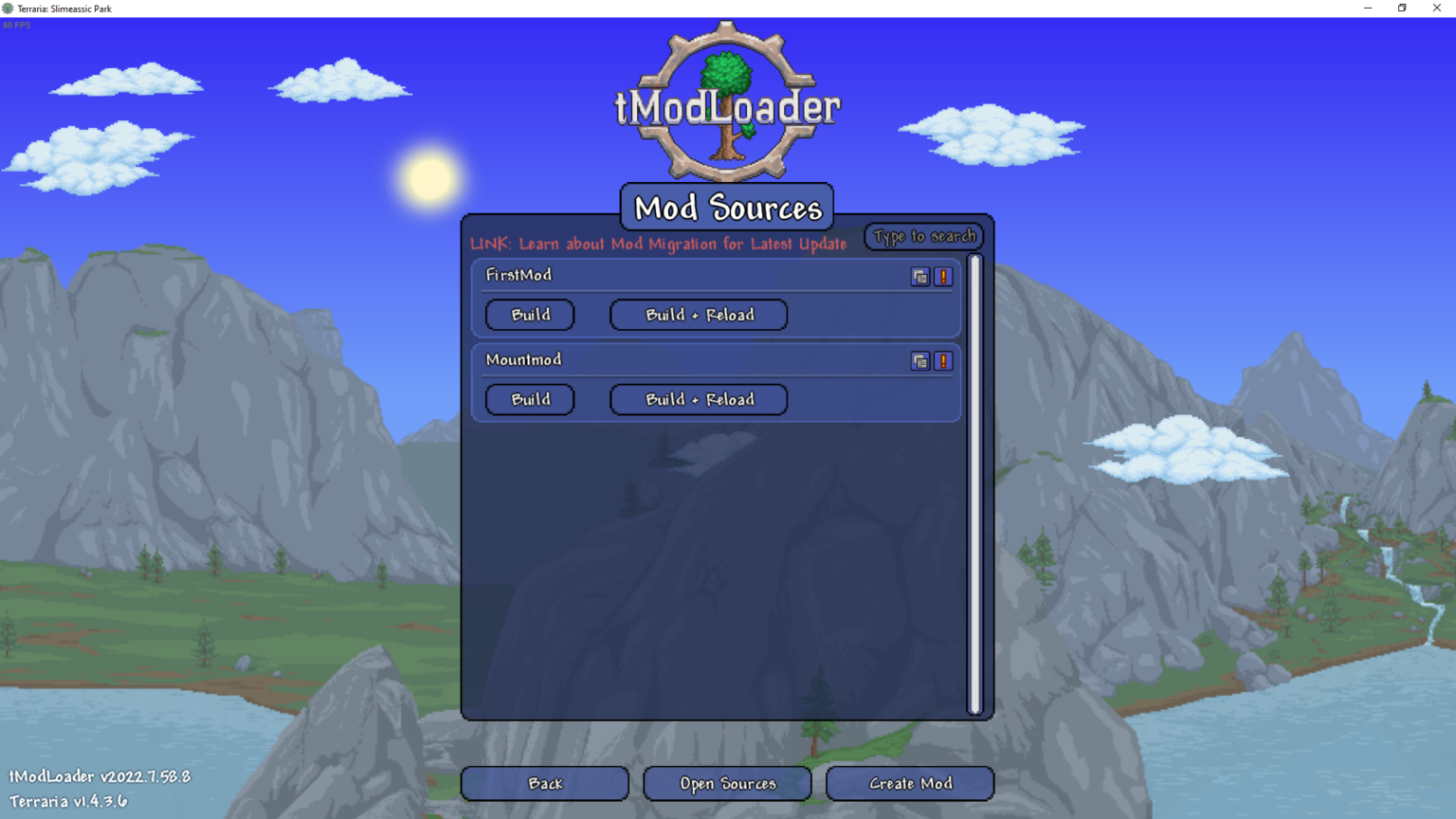Click the scrollbar of the mod list
Image resolution: width=1456 pixels, height=819 pixels.
click(975, 474)
